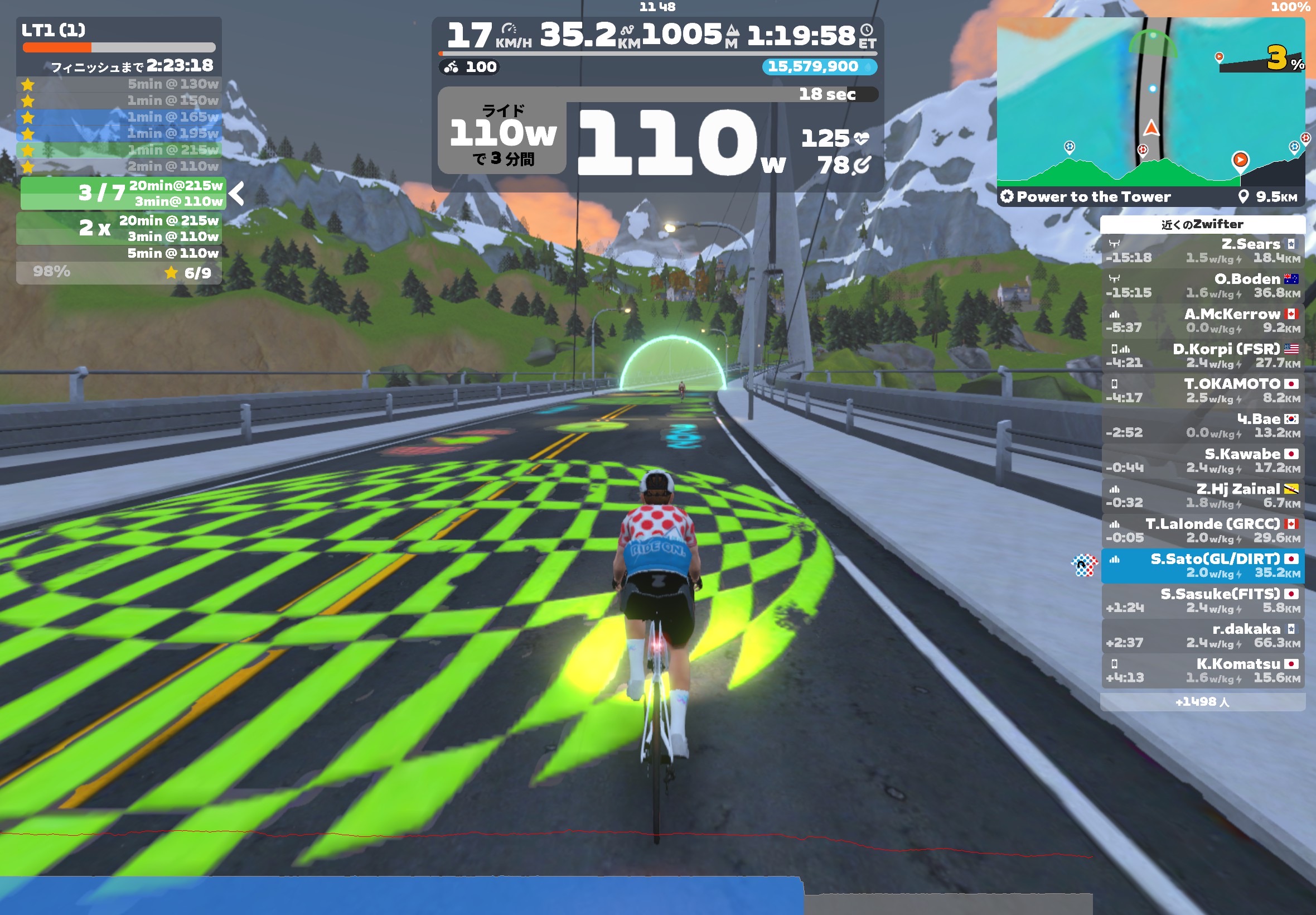Select highlighted S.Sato(GL/DIRT) row
This screenshot has width=1316, height=915.
(1202, 565)
